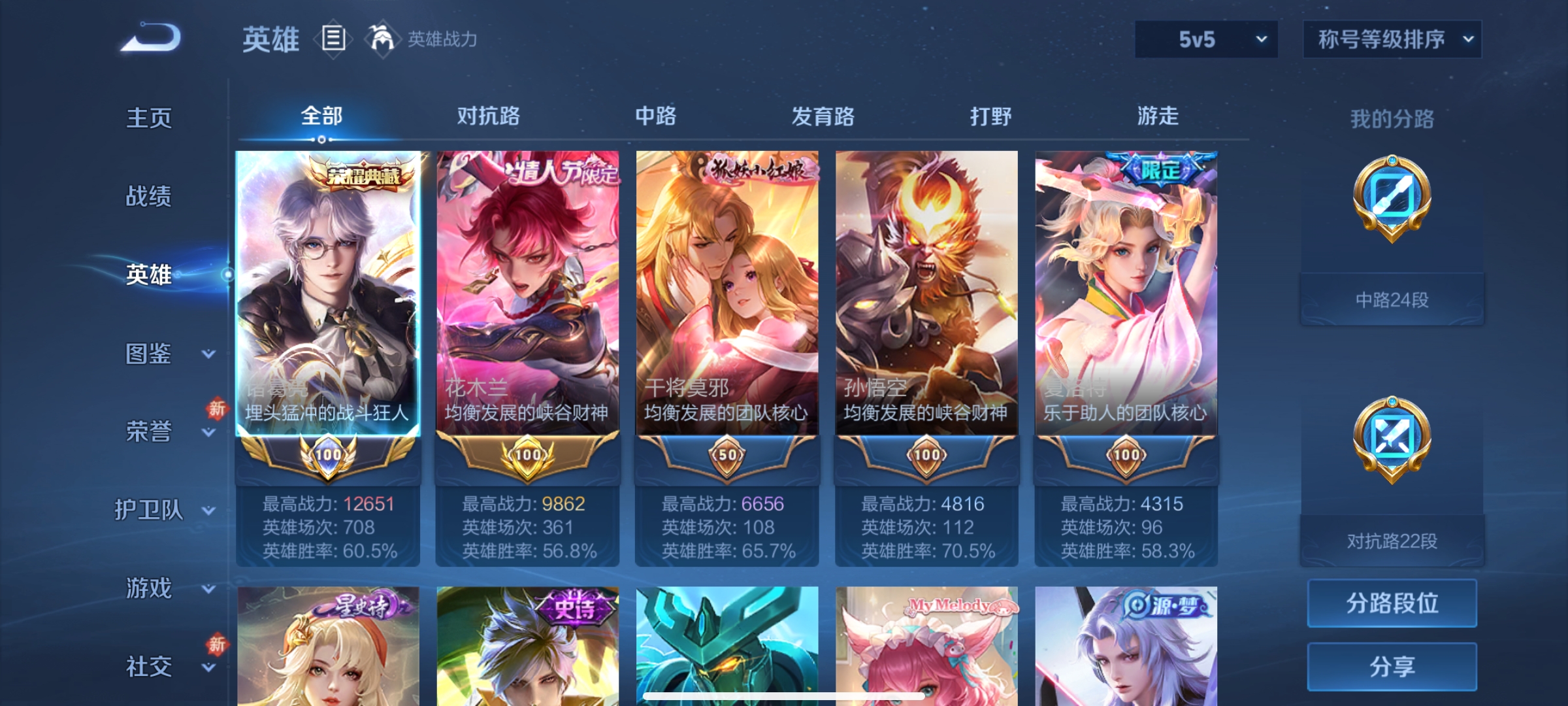Click the 英雄战力 hero power icon
1568x706 pixels.
click(382, 39)
